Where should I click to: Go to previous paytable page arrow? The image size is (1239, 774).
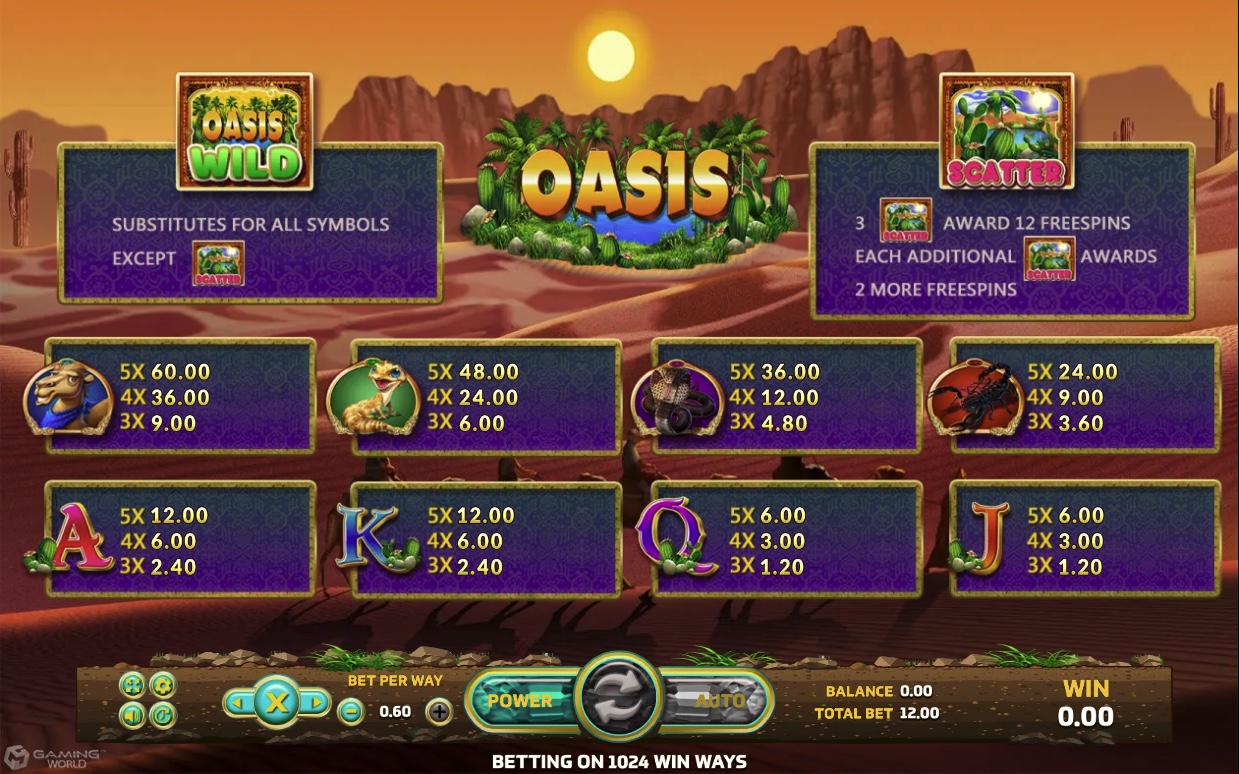pos(237,703)
